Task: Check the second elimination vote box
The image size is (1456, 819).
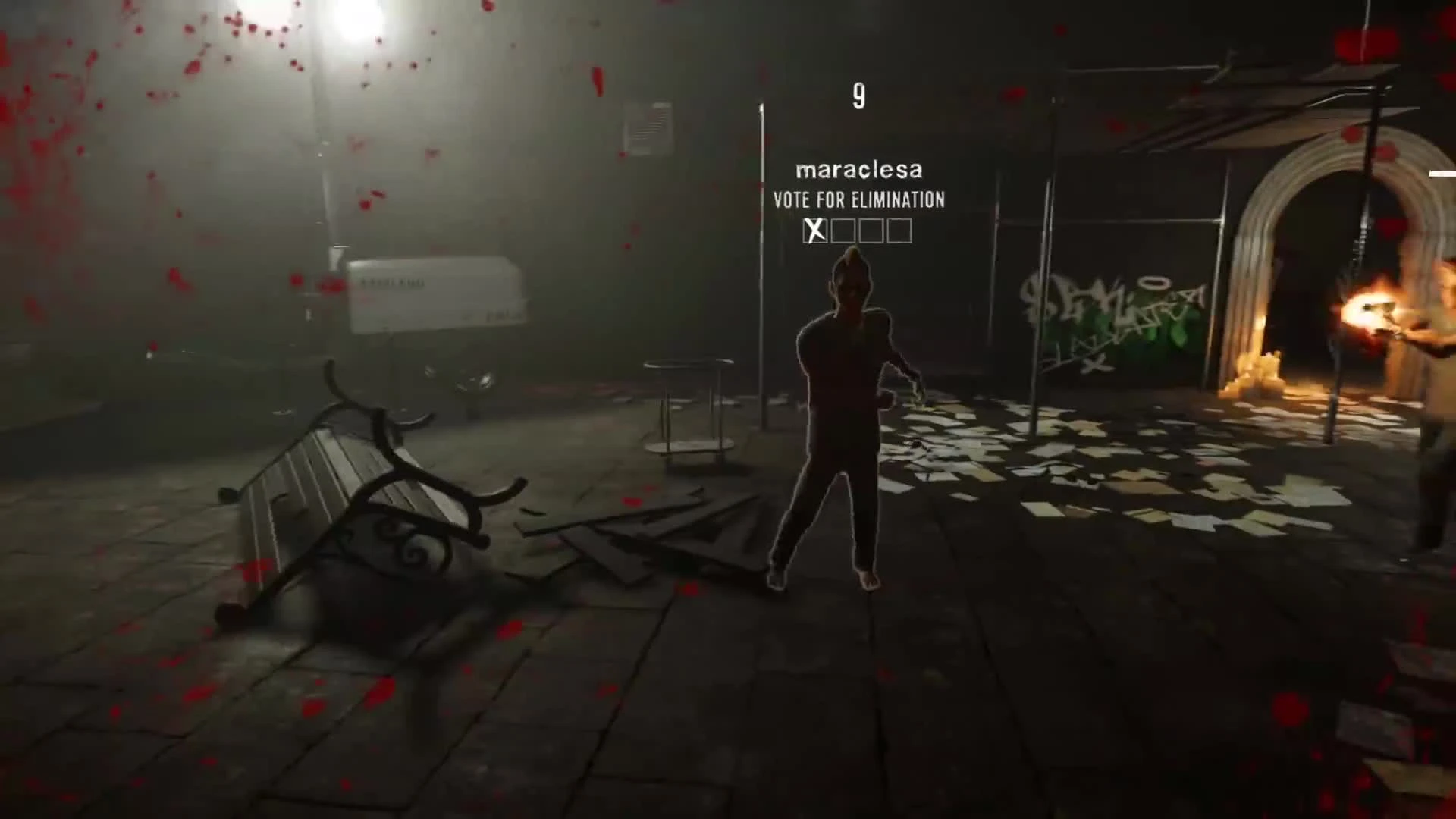Action: (843, 231)
